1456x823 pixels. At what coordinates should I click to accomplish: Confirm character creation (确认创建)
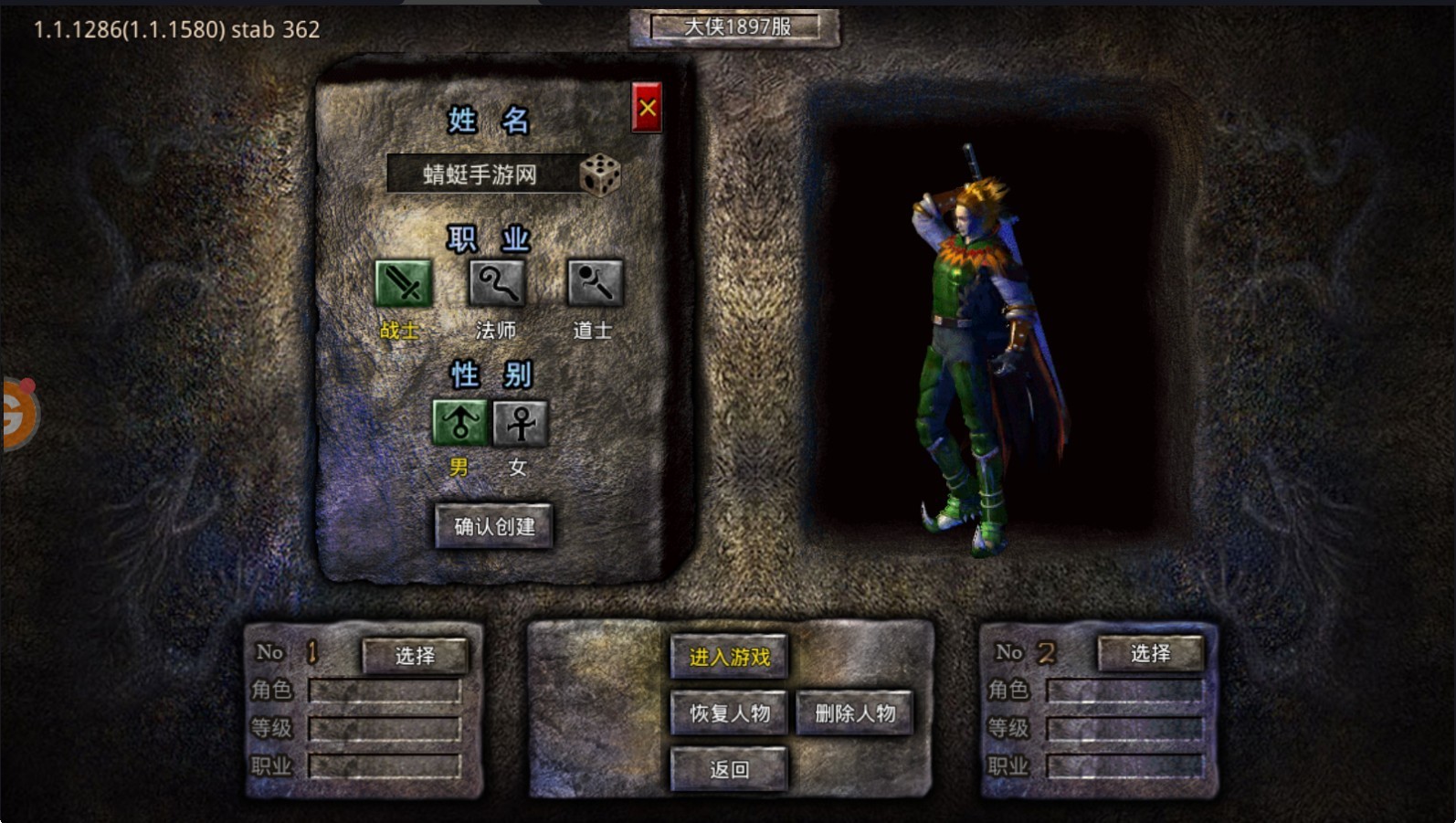pos(494,526)
